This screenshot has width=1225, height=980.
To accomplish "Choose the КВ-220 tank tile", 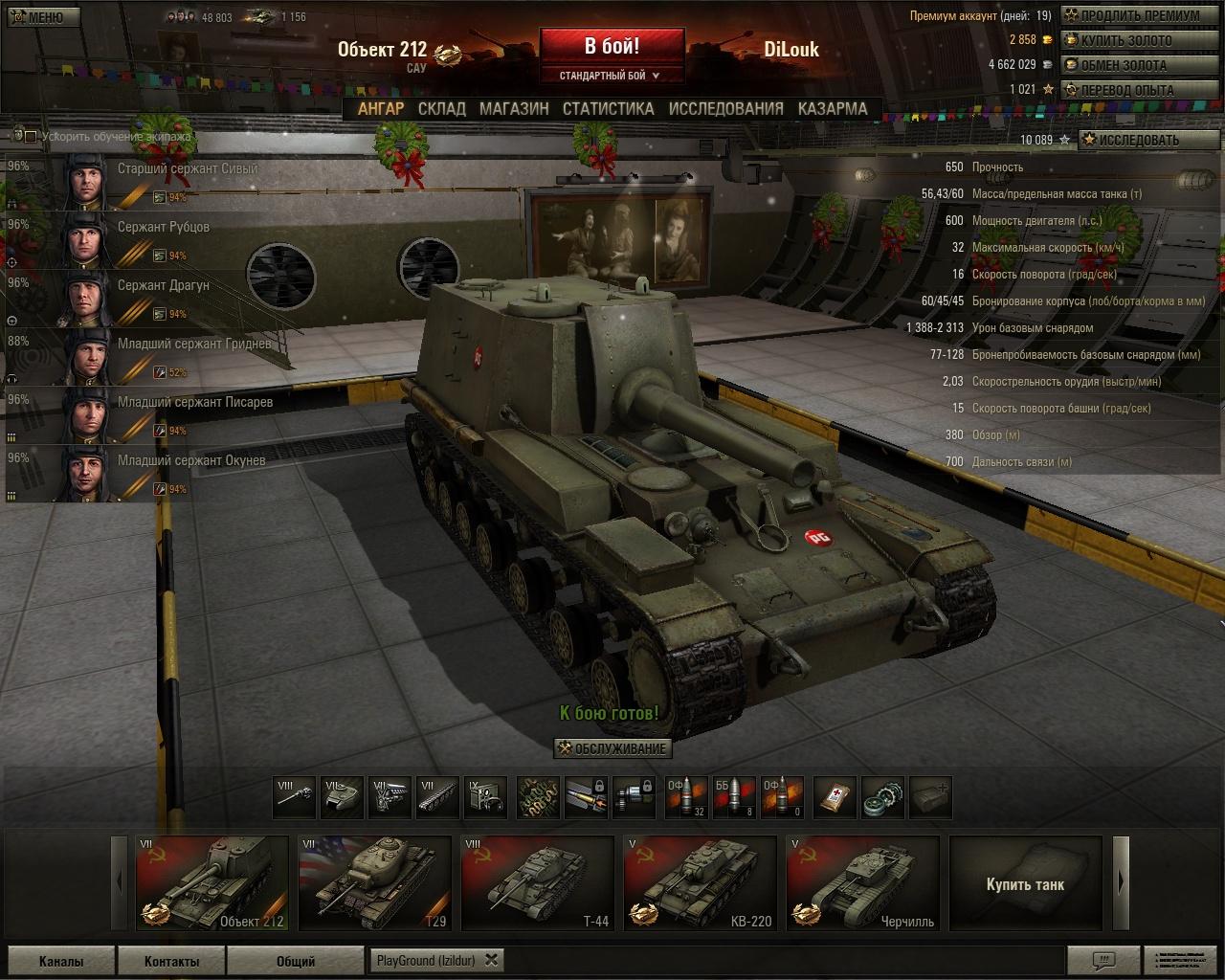I will 700,883.
